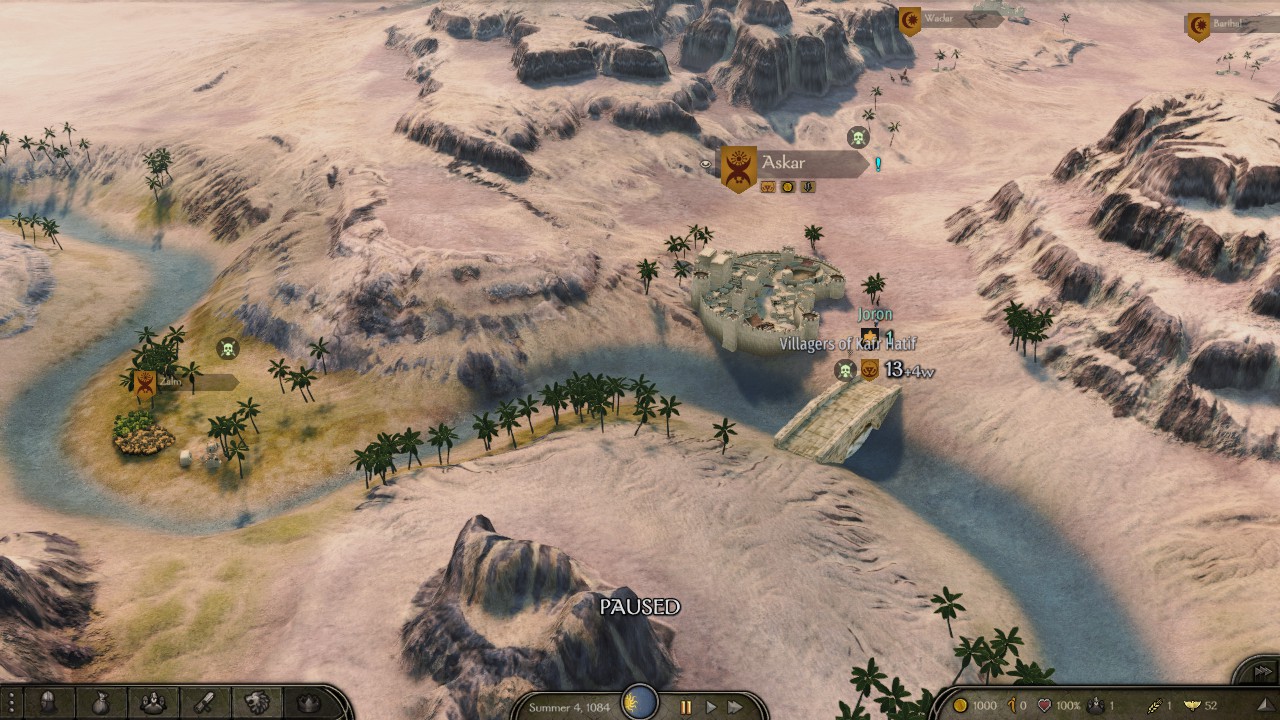Click the double-arrow button above the info bar

[x=1262, y=671]
